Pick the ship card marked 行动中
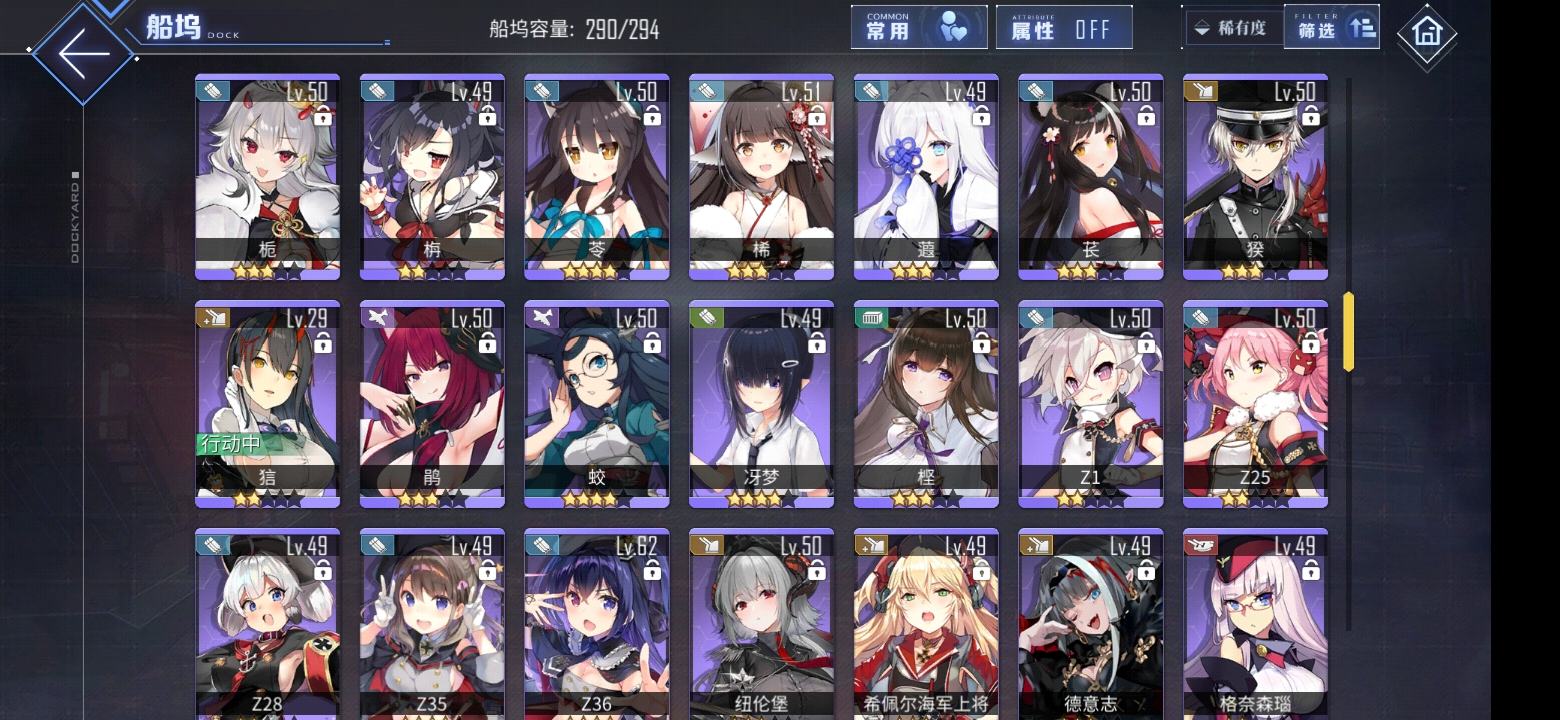The image size is (1560, 720). pyautogui.click(x=267, y=404)
